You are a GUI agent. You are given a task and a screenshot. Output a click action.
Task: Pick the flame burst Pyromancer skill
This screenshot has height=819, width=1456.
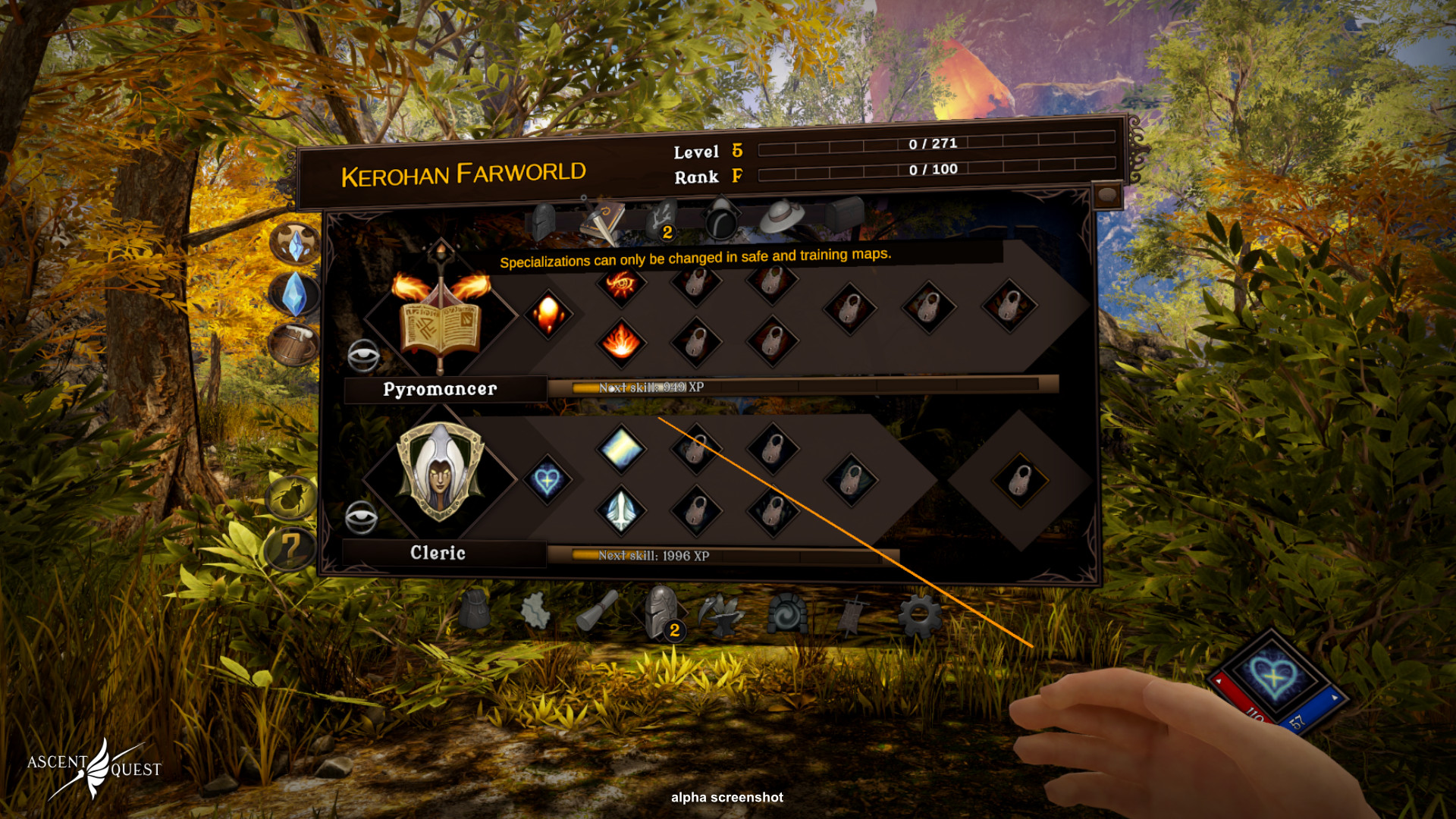coord(621,342)
